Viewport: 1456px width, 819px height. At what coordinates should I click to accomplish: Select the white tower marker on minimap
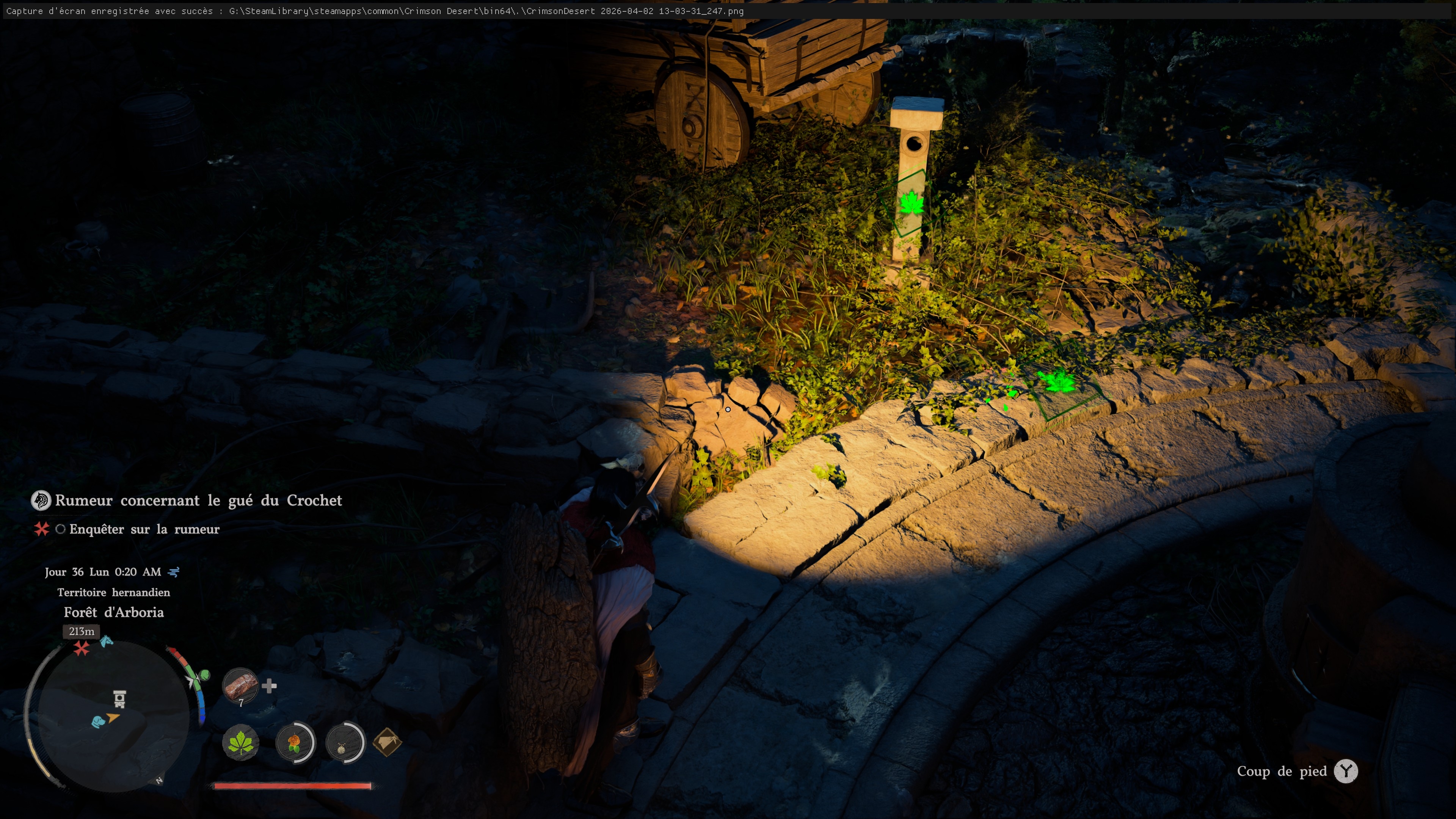119,698
